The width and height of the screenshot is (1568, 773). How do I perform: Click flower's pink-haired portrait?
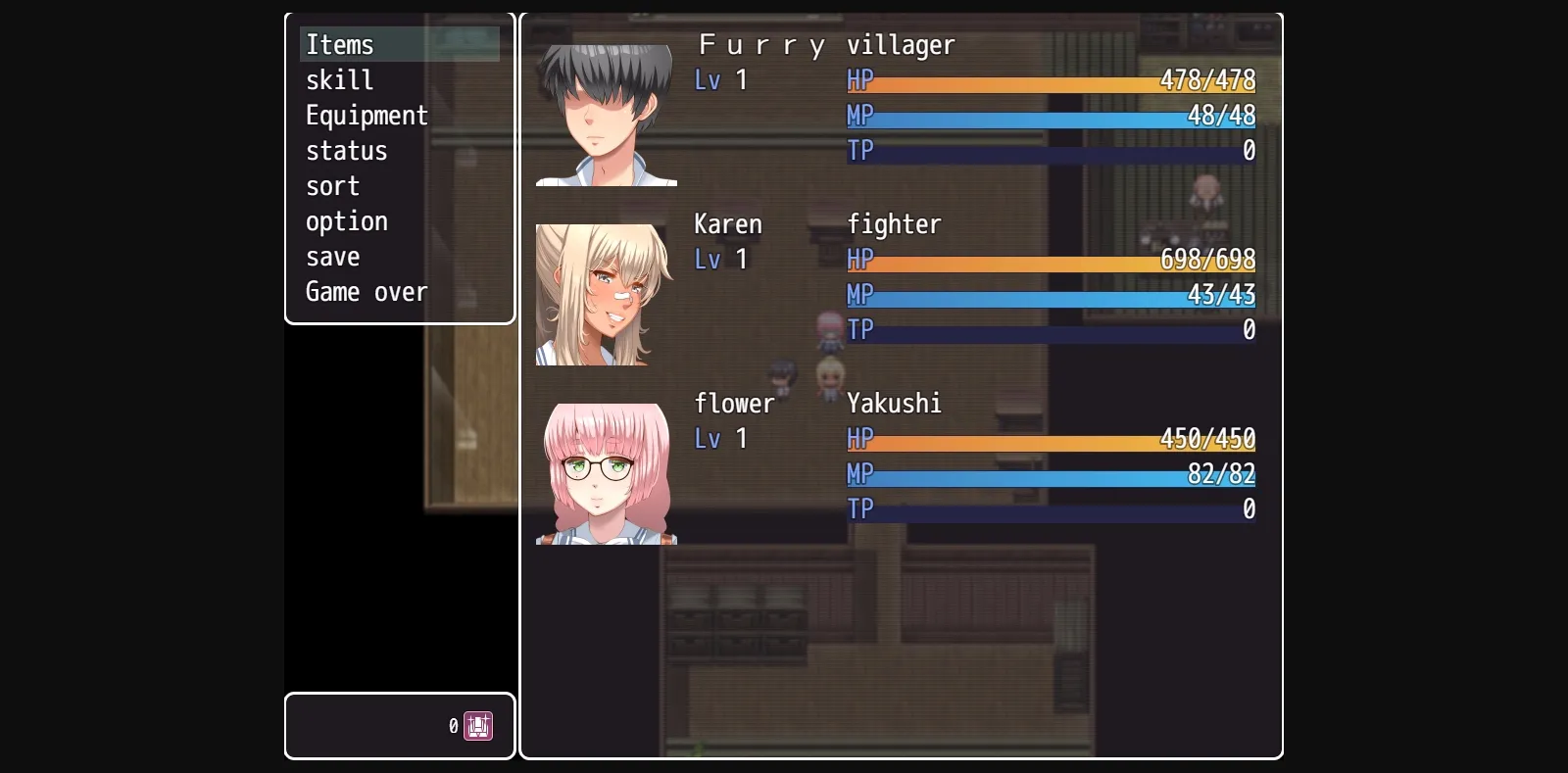[x=606, y=470]
